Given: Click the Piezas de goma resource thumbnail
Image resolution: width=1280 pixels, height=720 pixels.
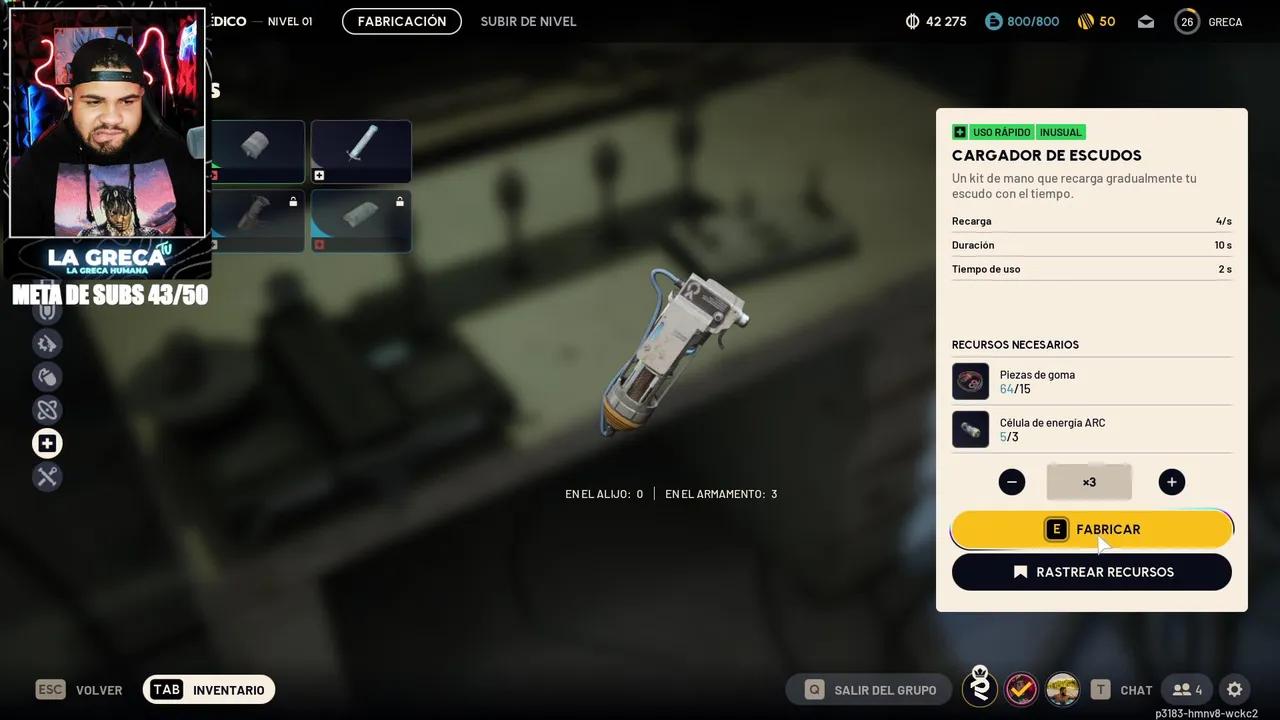Looking at the screenshot, I should coord(970,381).
